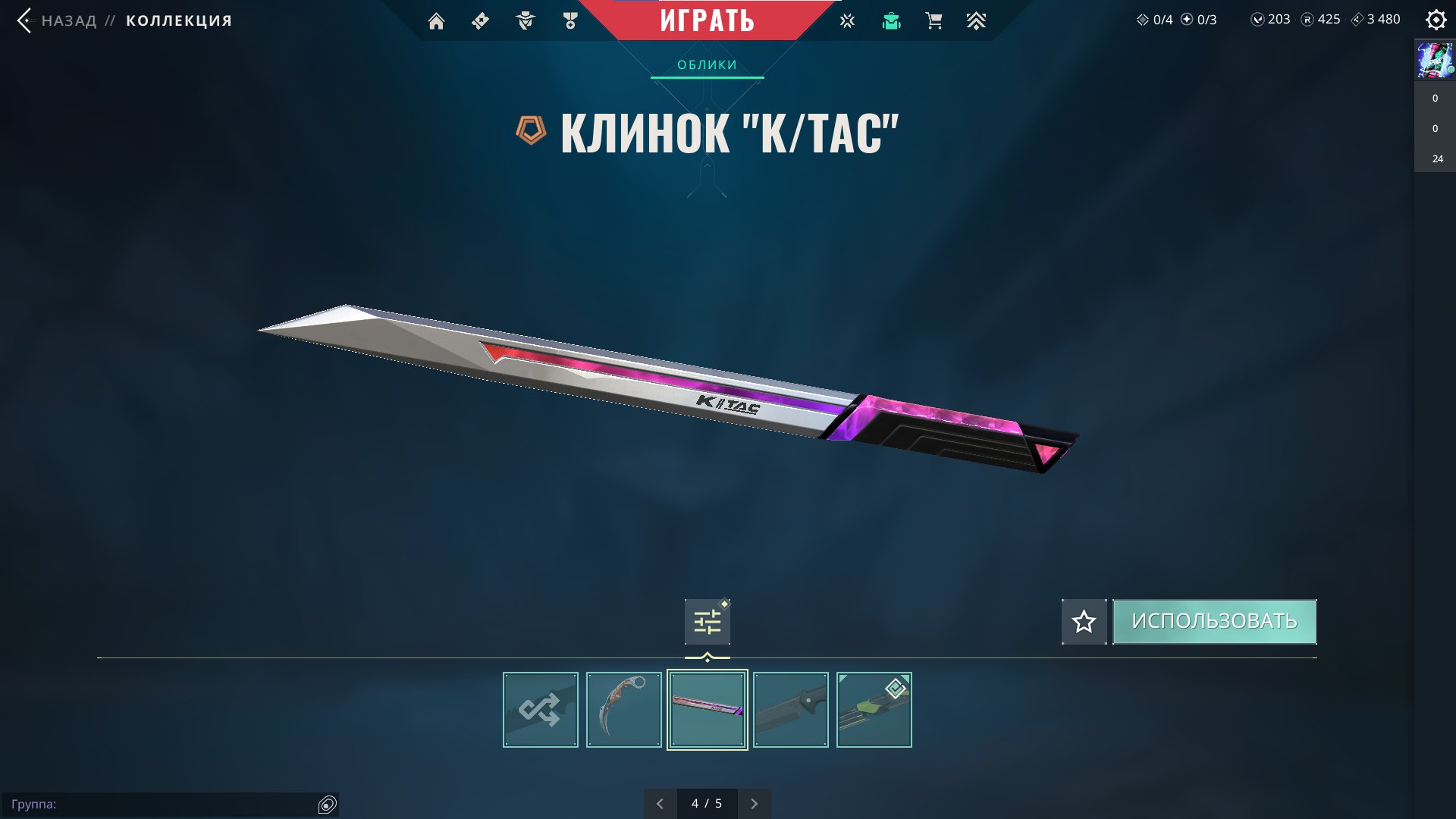The height and width of the screenshot is (819, 1456).
Task: Go to the next skin page arrow
Action: click(754, 804)
